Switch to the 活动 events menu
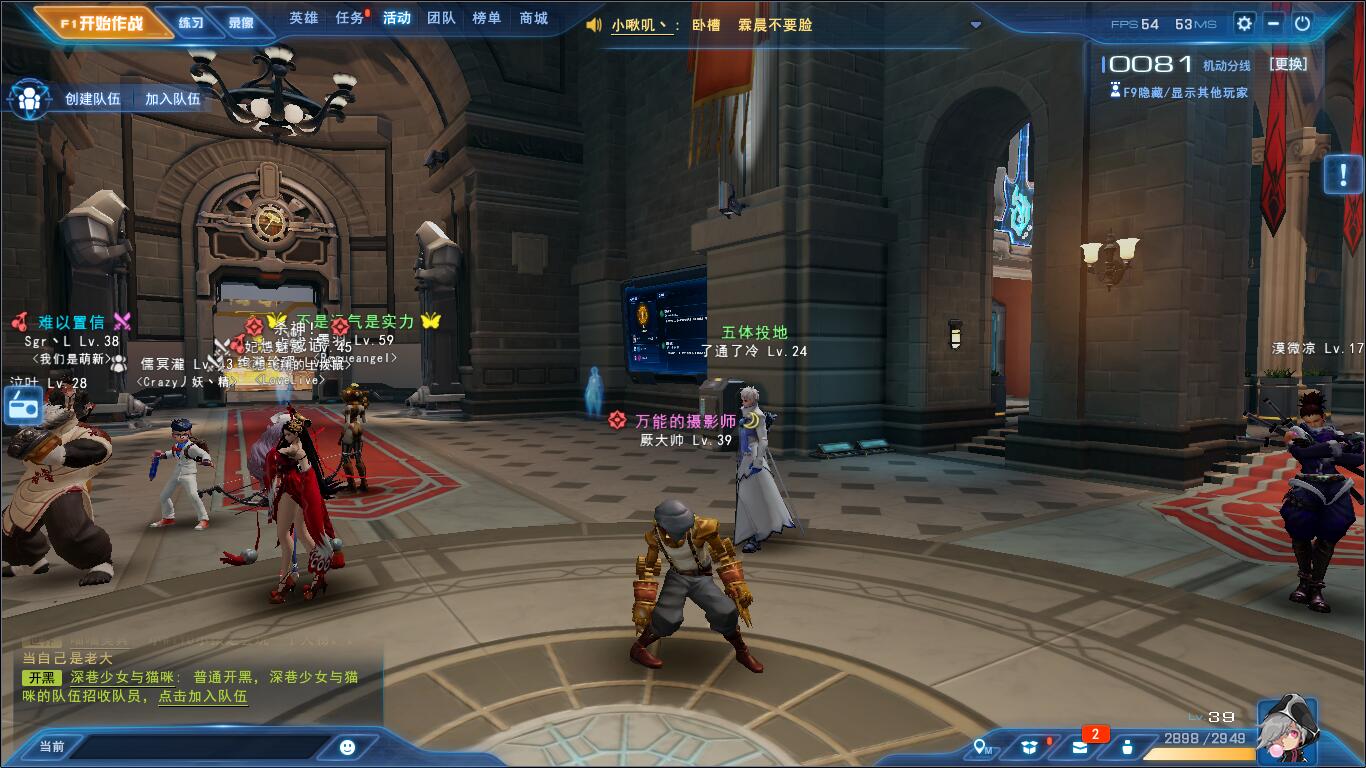 (x=396, y=18)
